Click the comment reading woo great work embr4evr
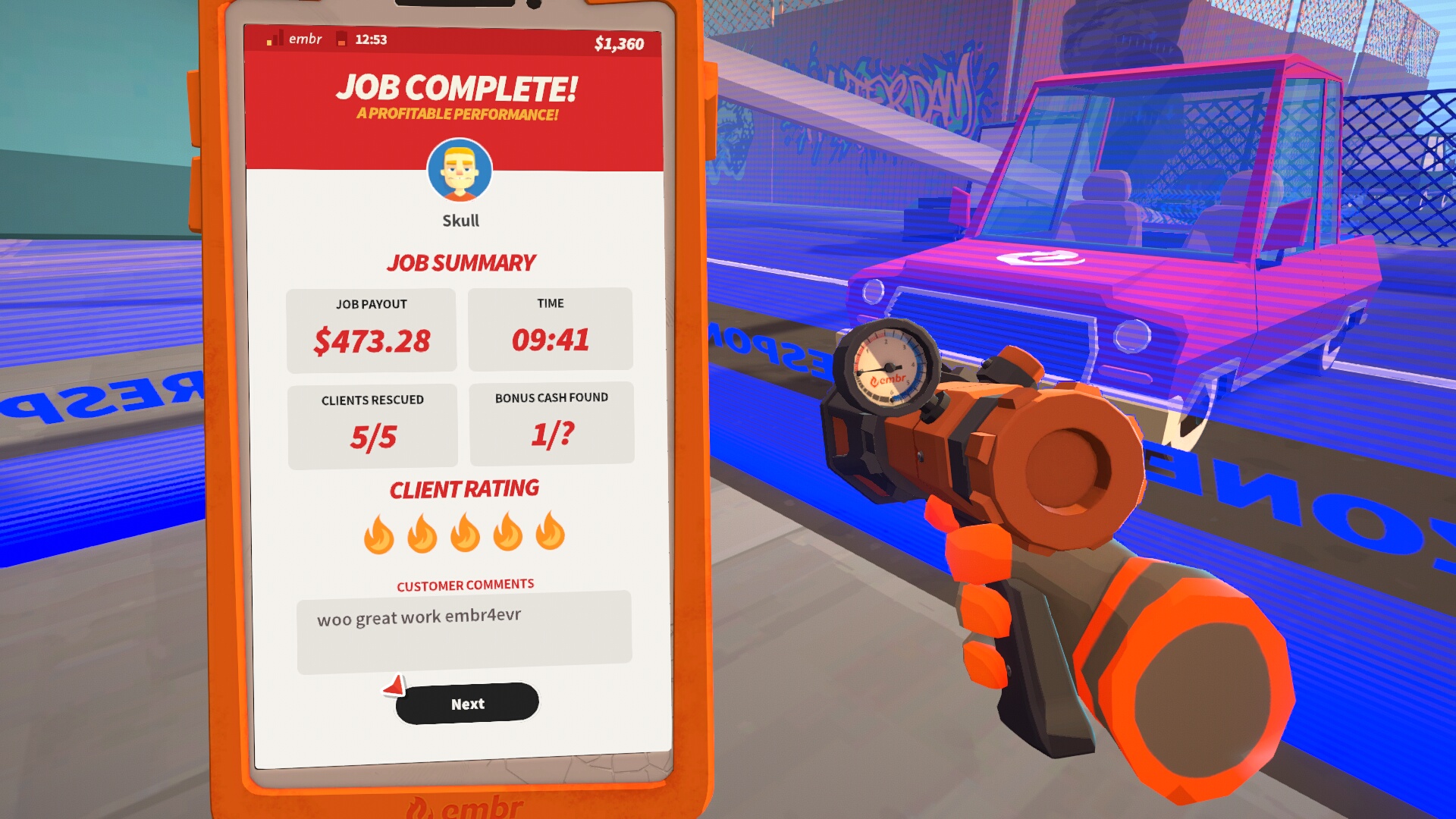 [419, 619]
